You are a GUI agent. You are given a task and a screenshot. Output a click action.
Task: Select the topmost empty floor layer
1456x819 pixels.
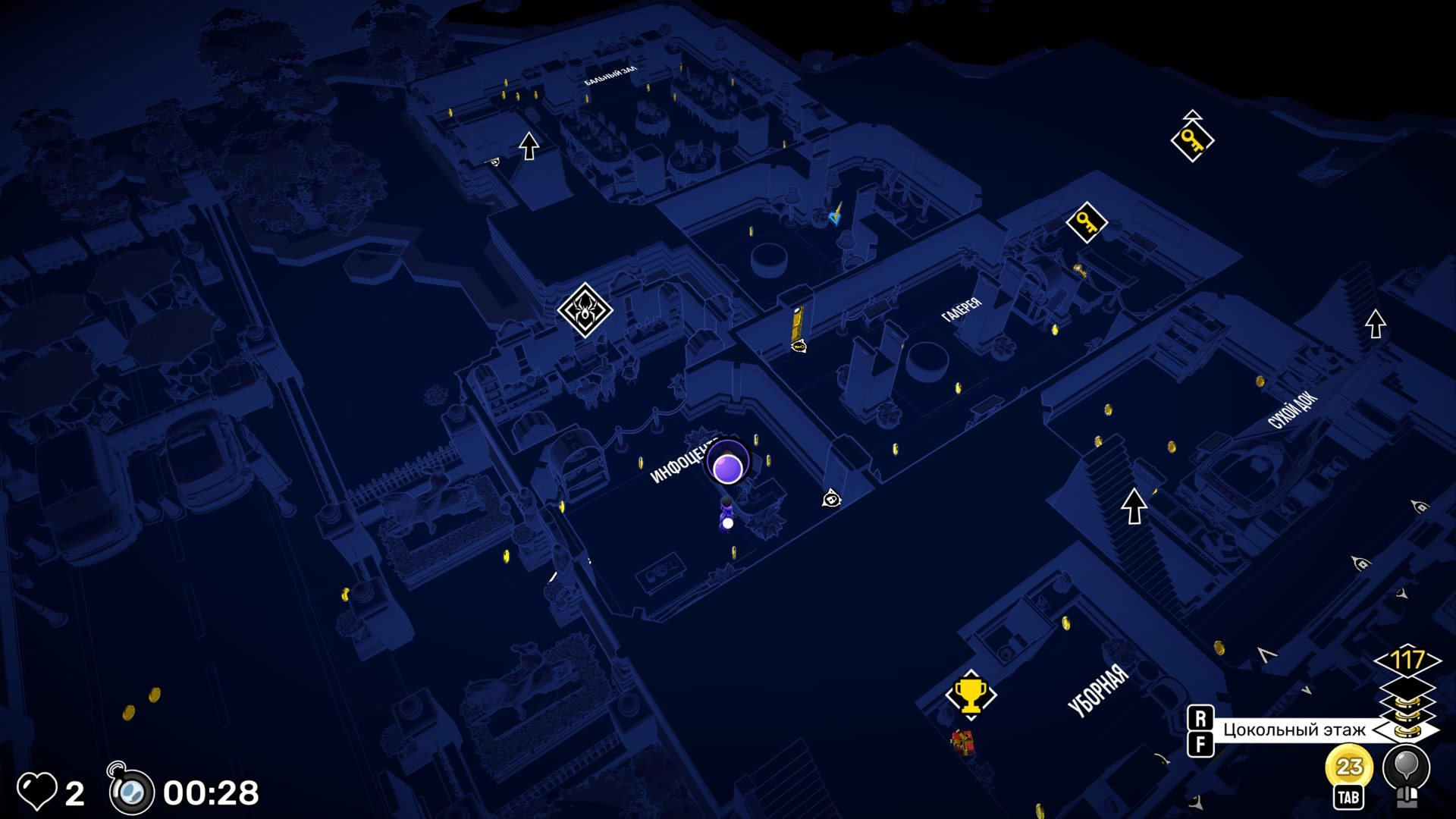pos(1407,686)
